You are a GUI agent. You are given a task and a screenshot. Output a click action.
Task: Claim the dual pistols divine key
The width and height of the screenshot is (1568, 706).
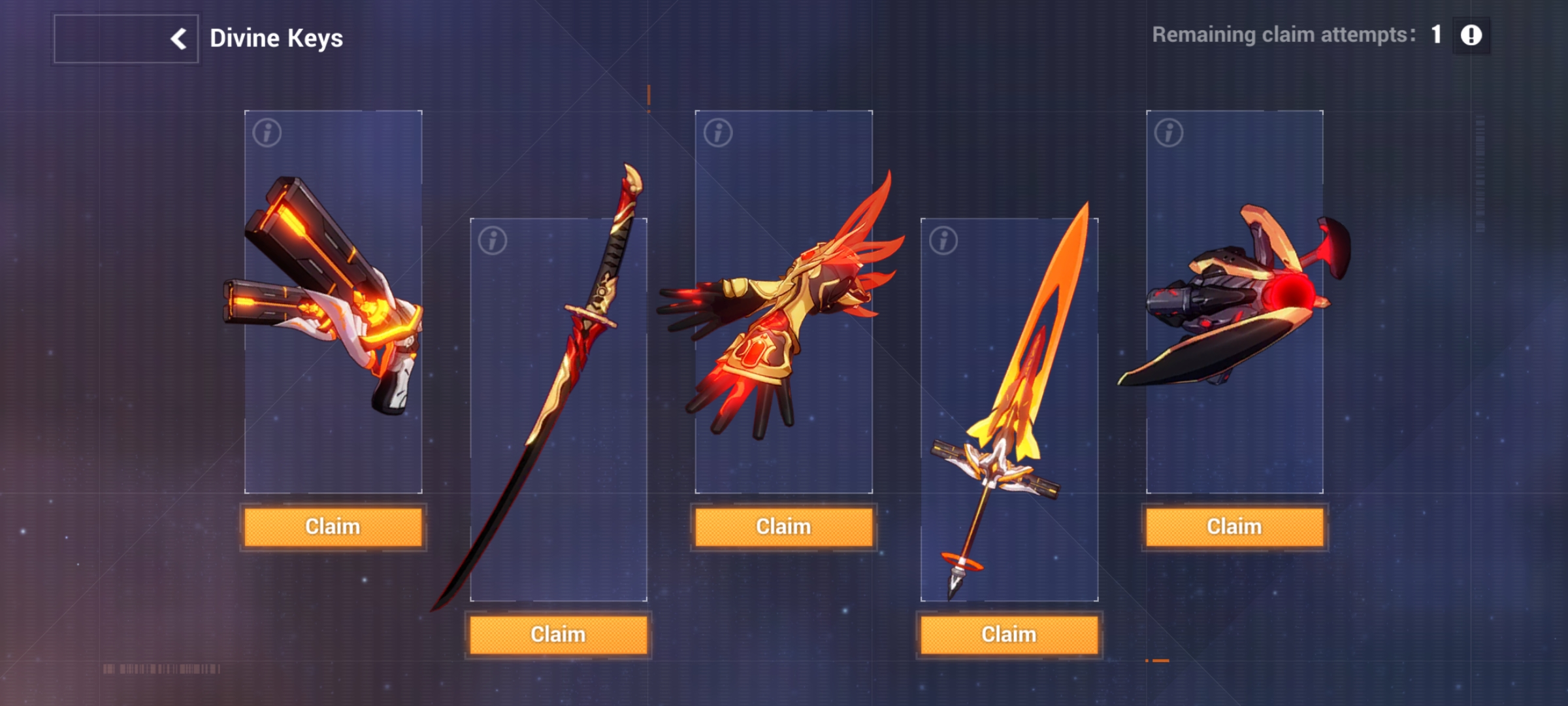tap(332, 526)
